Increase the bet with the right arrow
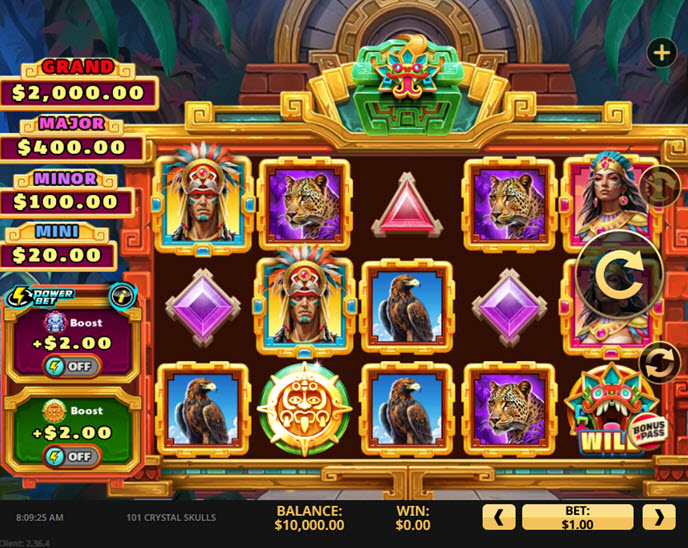Image resolution: width=688 pixels, height=548 pixels. pyautogui.click(x=659, y=517)
